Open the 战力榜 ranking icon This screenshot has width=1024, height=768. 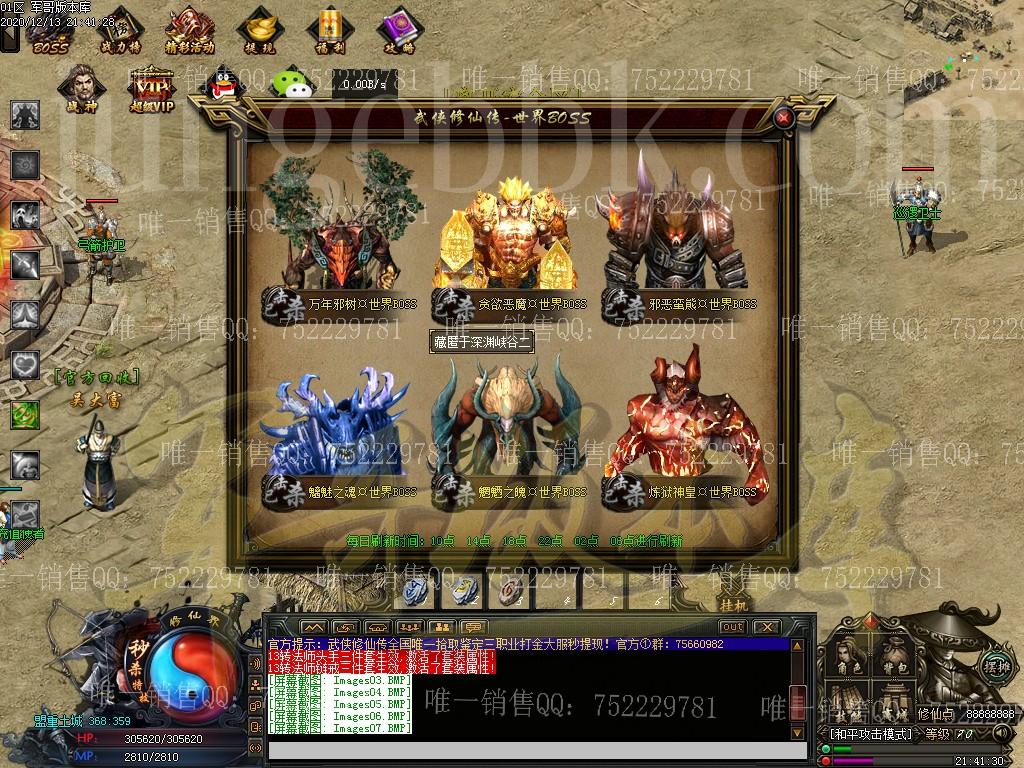pos(120,30)
